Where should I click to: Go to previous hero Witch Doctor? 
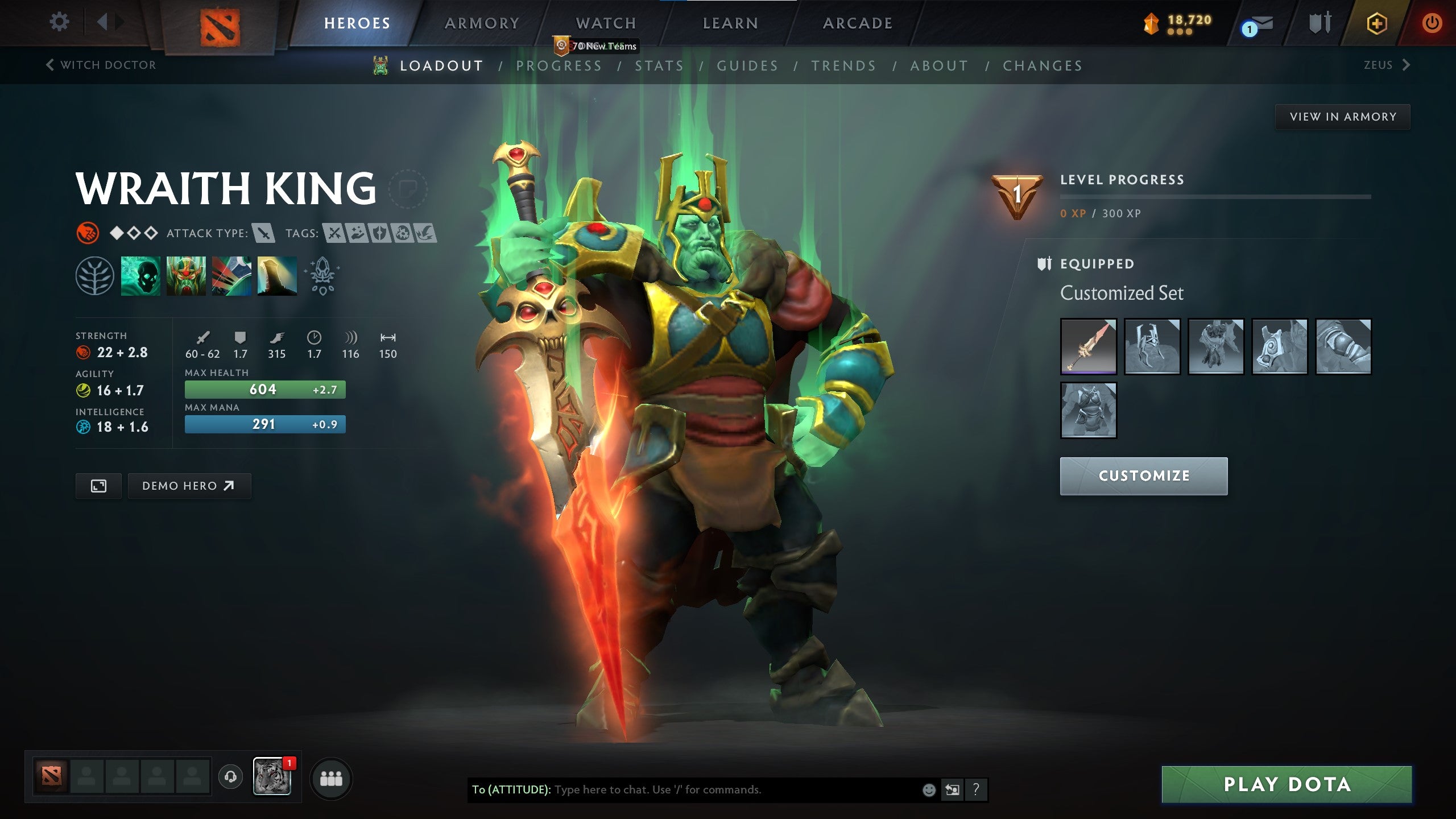101,64
